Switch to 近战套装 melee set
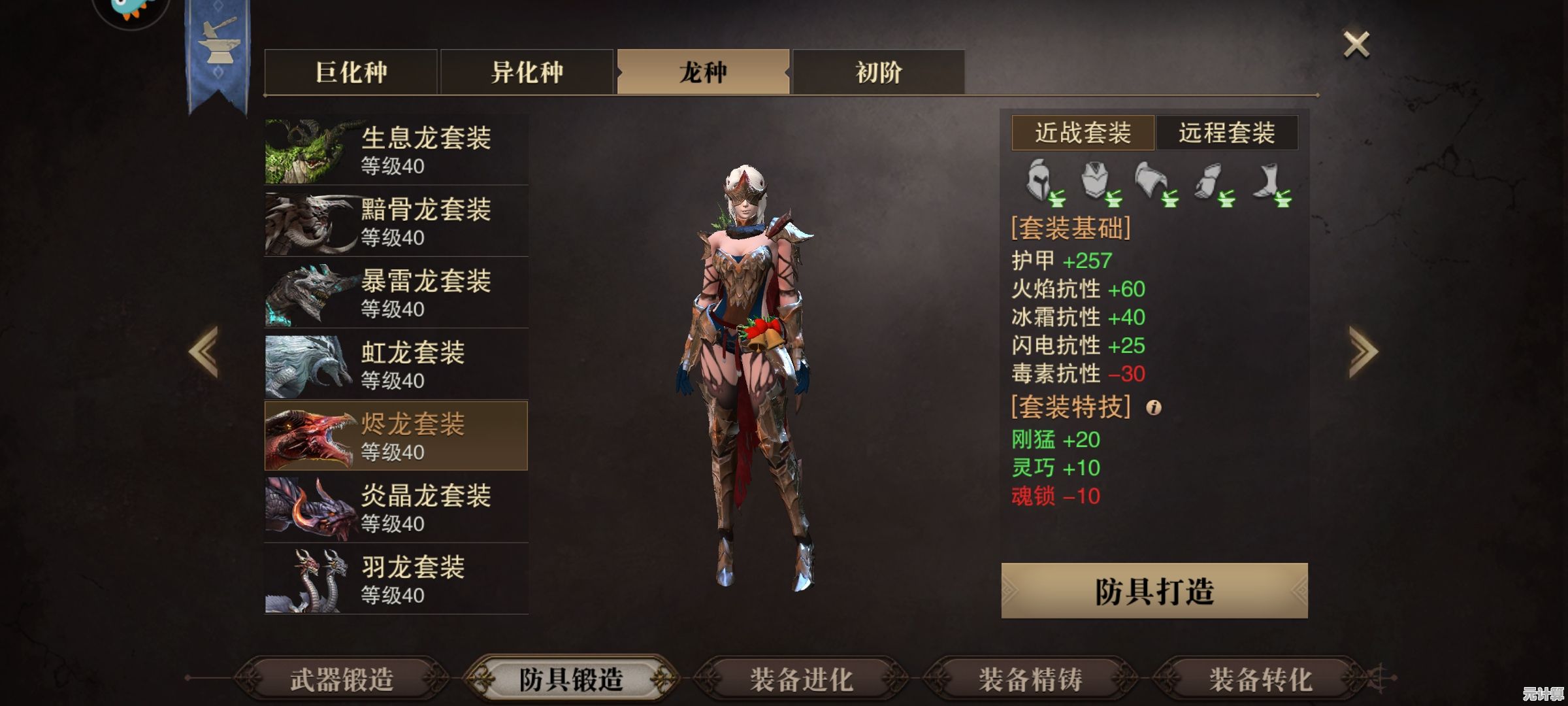Image resolution: width=1568 pixels, height=706 pixels. coord(1083,133)
